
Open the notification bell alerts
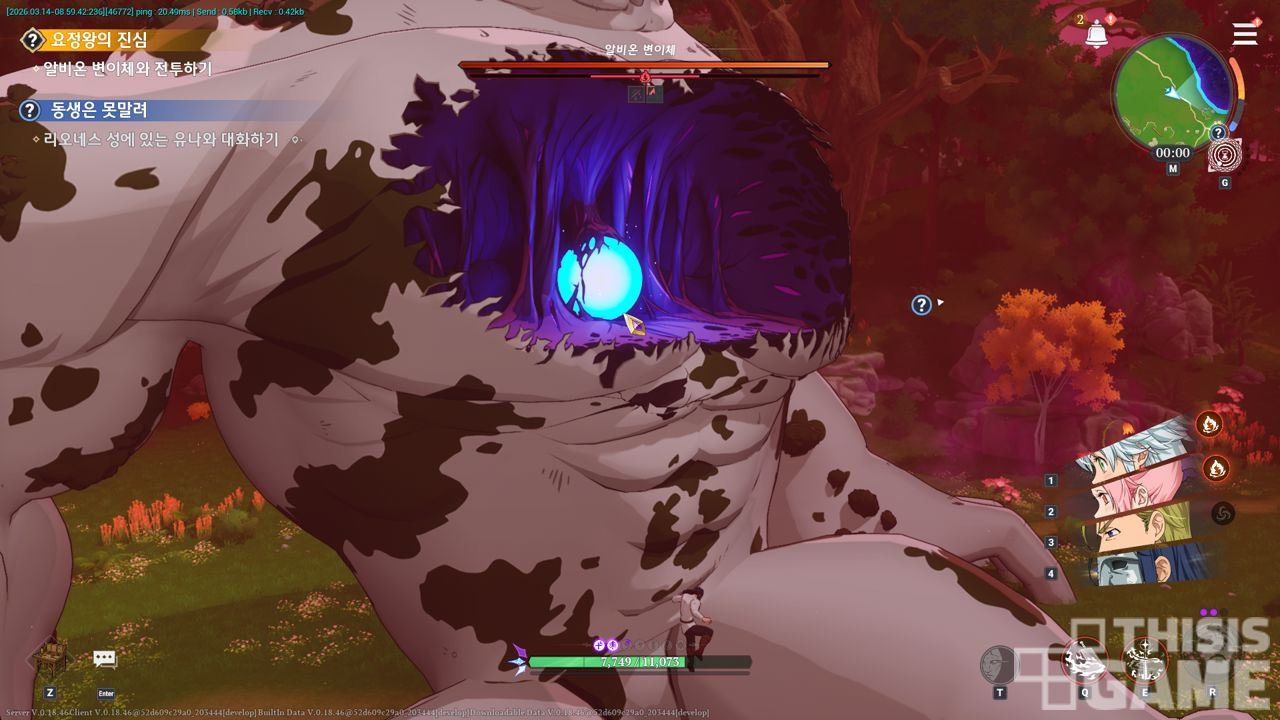1096,34
